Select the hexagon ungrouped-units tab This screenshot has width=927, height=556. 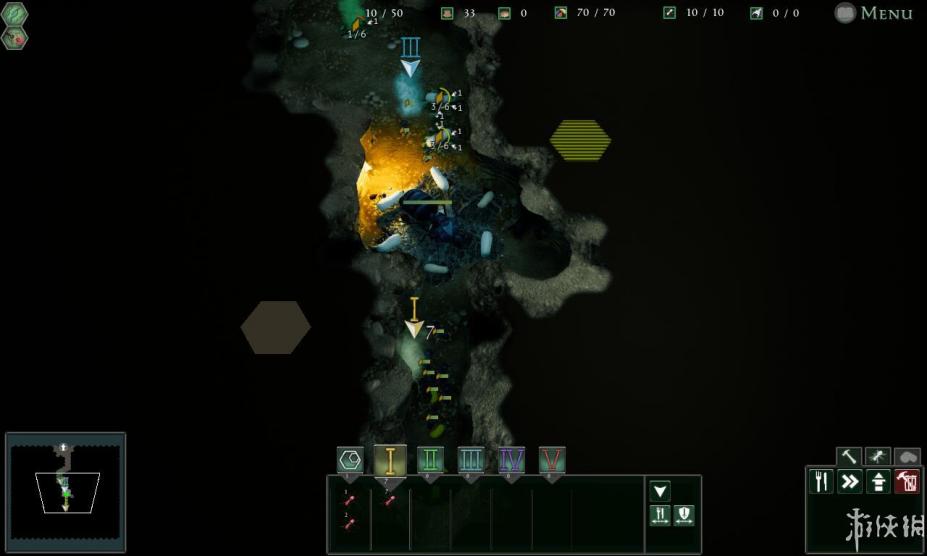tap(350, 460)
